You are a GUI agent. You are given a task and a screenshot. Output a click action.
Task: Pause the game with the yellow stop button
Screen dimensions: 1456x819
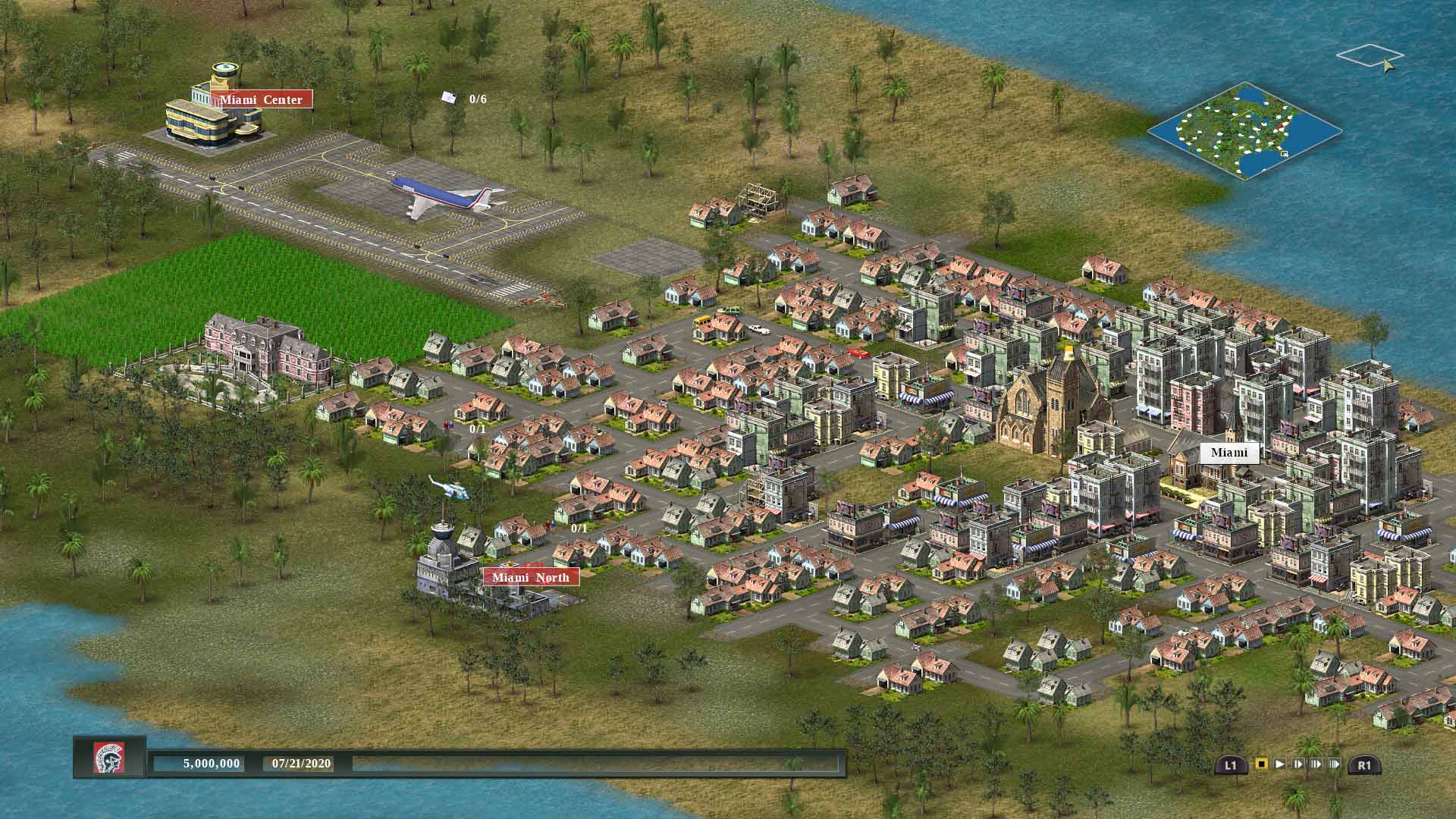pyautogui.click(x=1261, y=763)
